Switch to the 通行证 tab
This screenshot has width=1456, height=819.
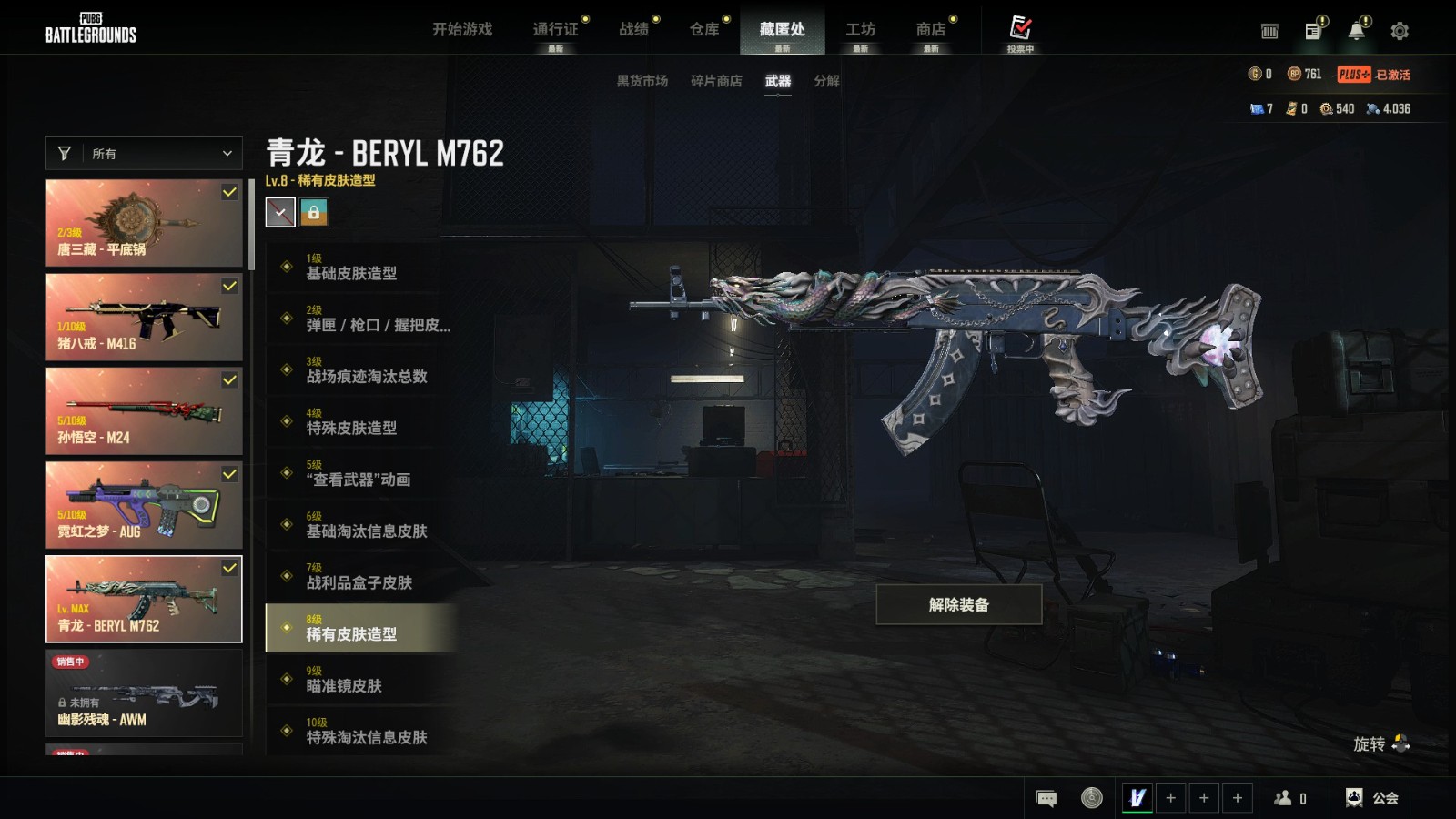(555, 29)
